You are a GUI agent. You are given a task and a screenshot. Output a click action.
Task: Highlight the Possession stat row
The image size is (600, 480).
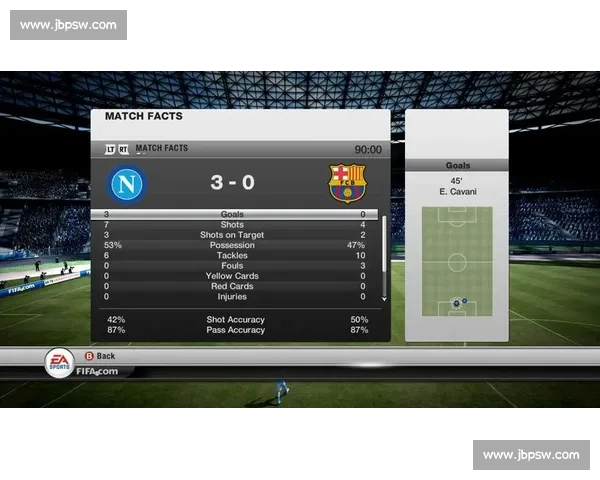coord(232,245)
